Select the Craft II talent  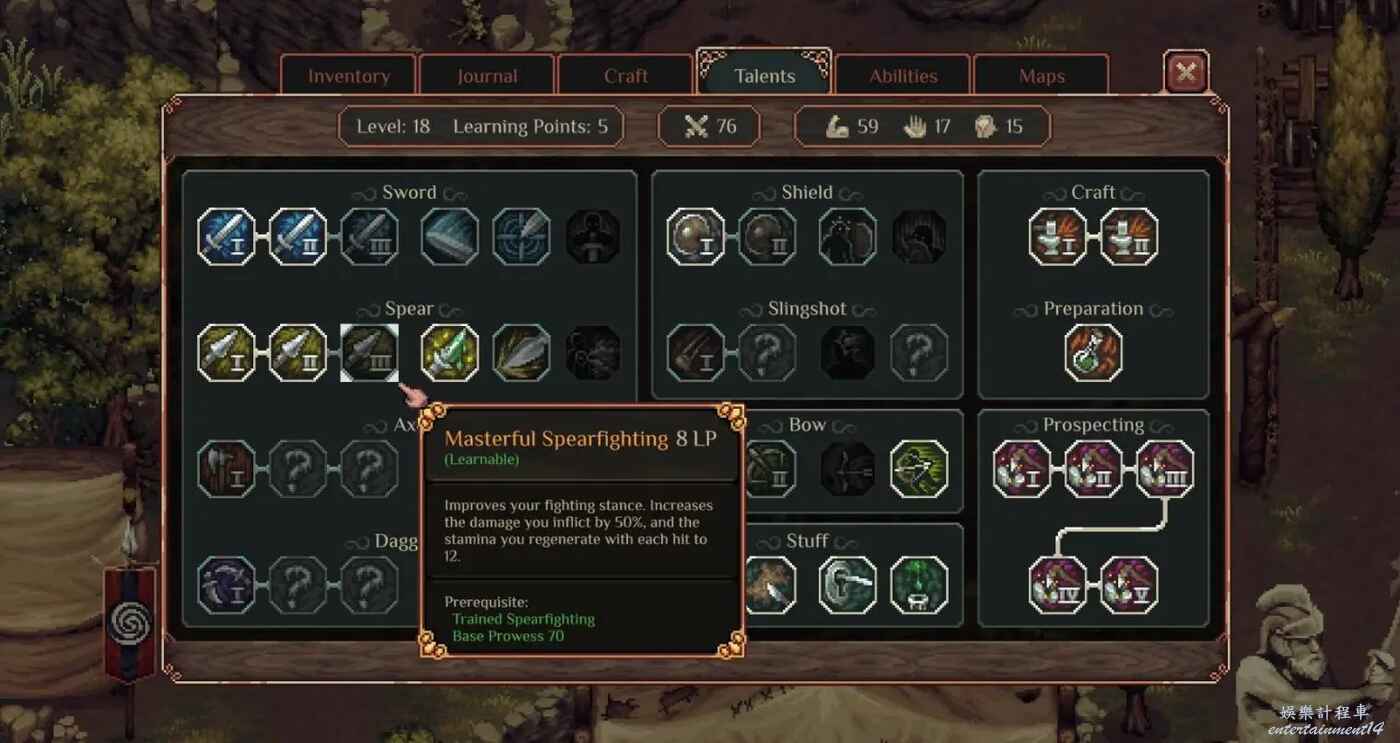(1129, 237)
